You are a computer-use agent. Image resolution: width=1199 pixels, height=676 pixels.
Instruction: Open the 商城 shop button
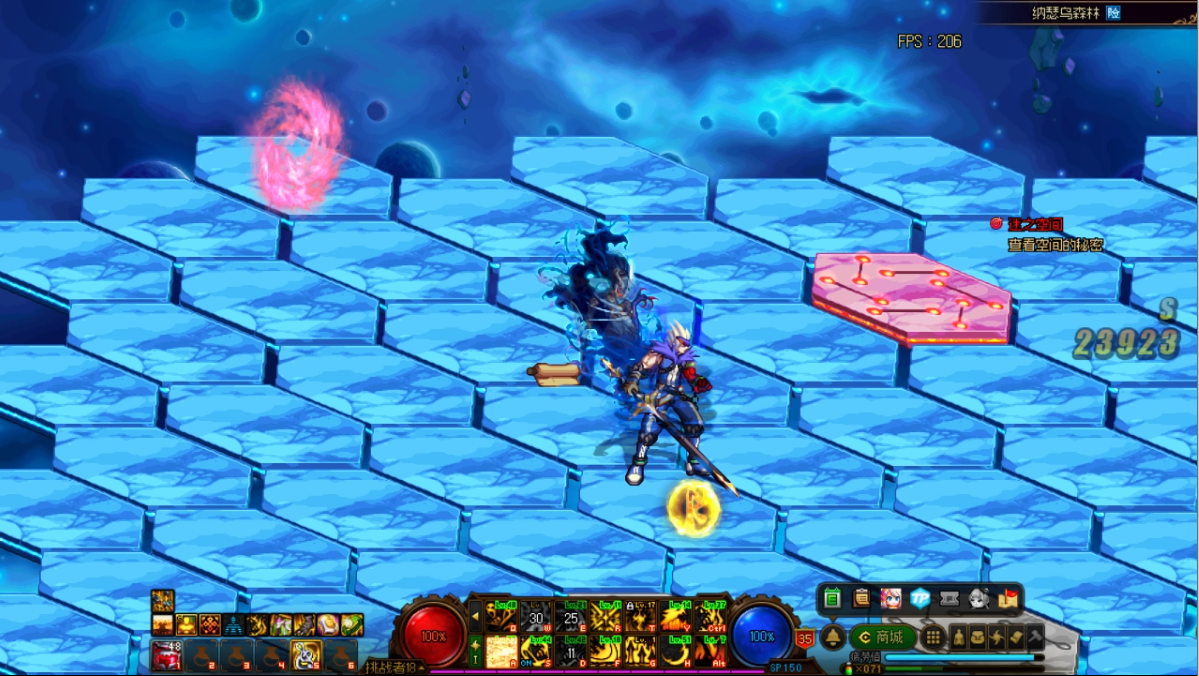tap(881, 637)
